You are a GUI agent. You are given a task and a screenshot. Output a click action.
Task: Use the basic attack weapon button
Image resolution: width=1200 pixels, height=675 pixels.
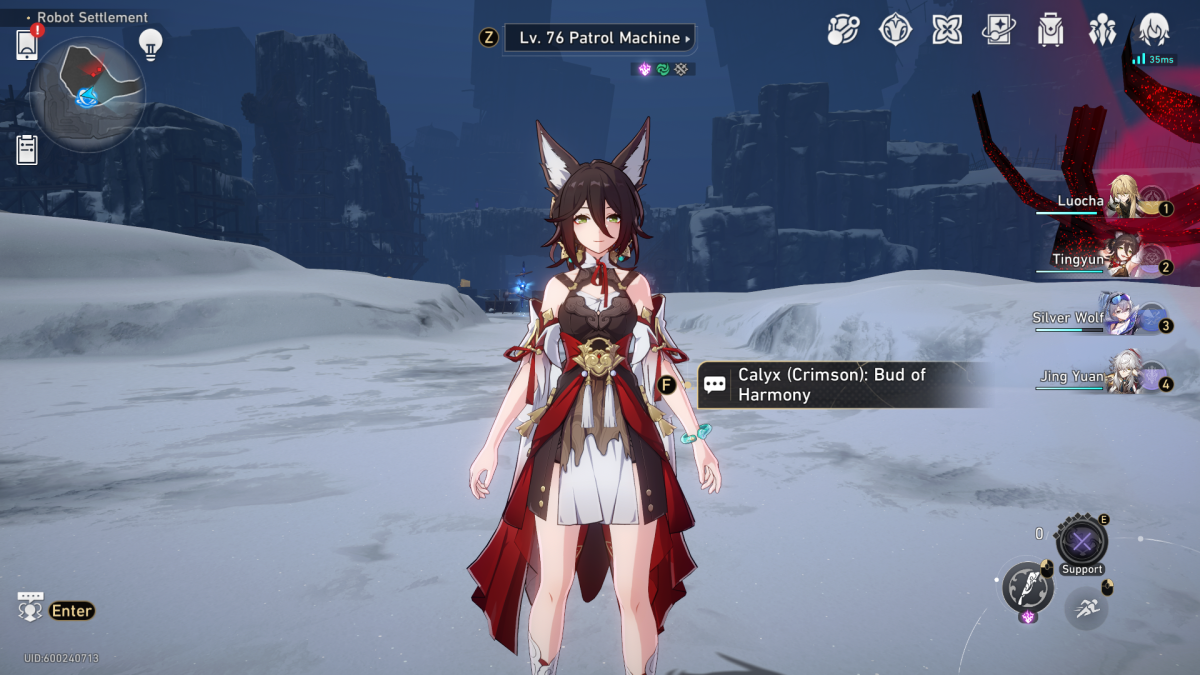1028,586
